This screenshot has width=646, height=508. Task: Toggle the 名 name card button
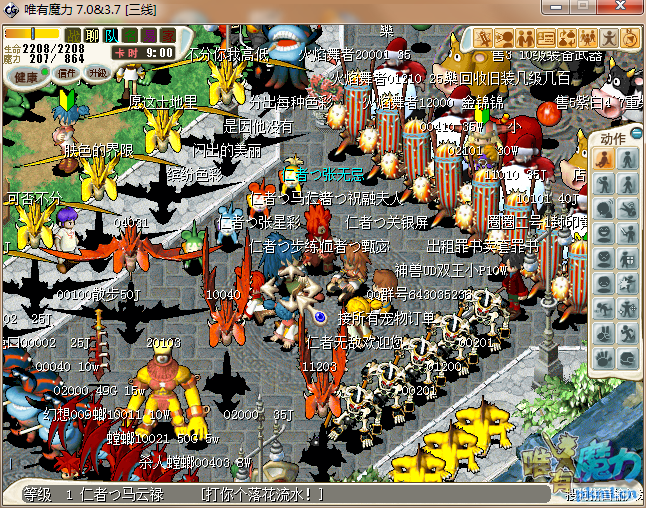[x=129, y=36]
